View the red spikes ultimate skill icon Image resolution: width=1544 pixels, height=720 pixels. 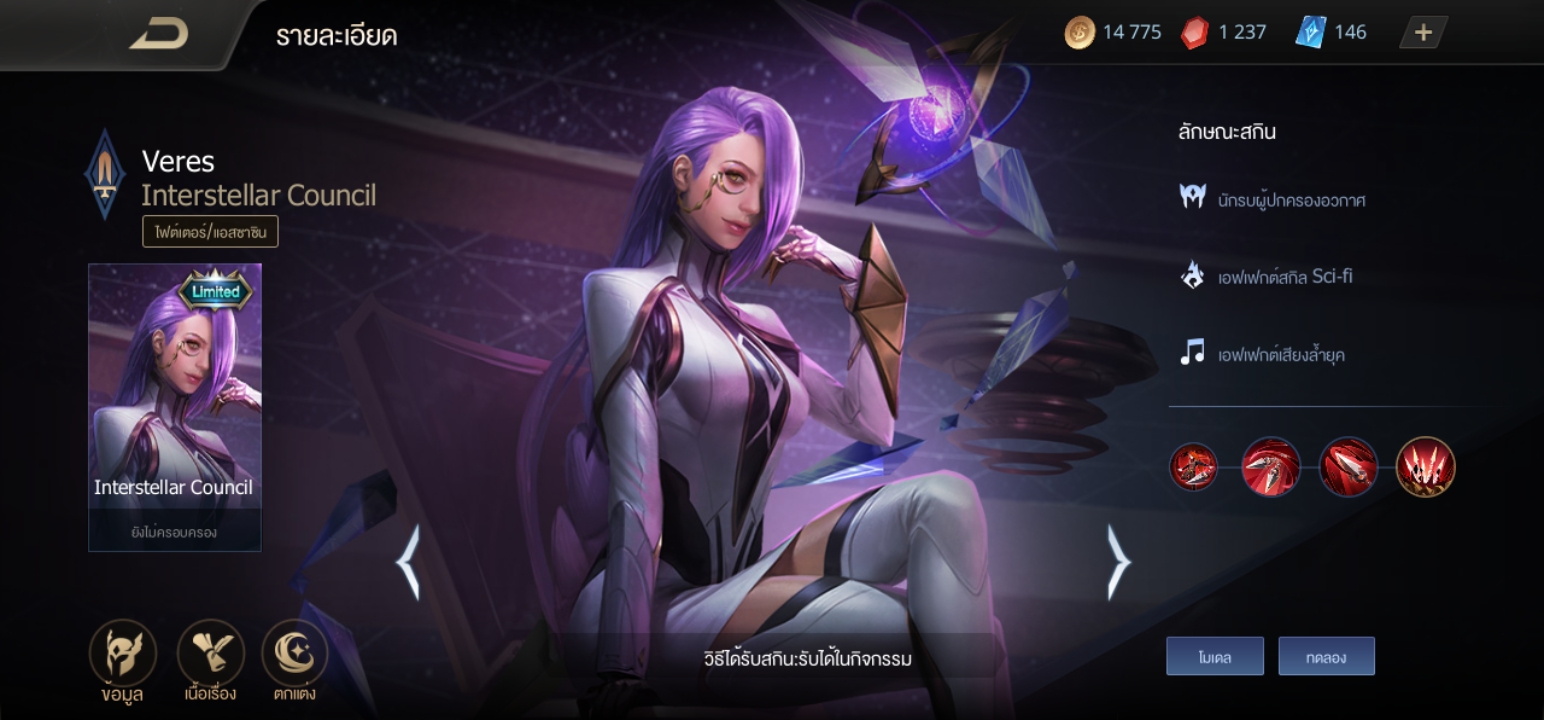1425,467
